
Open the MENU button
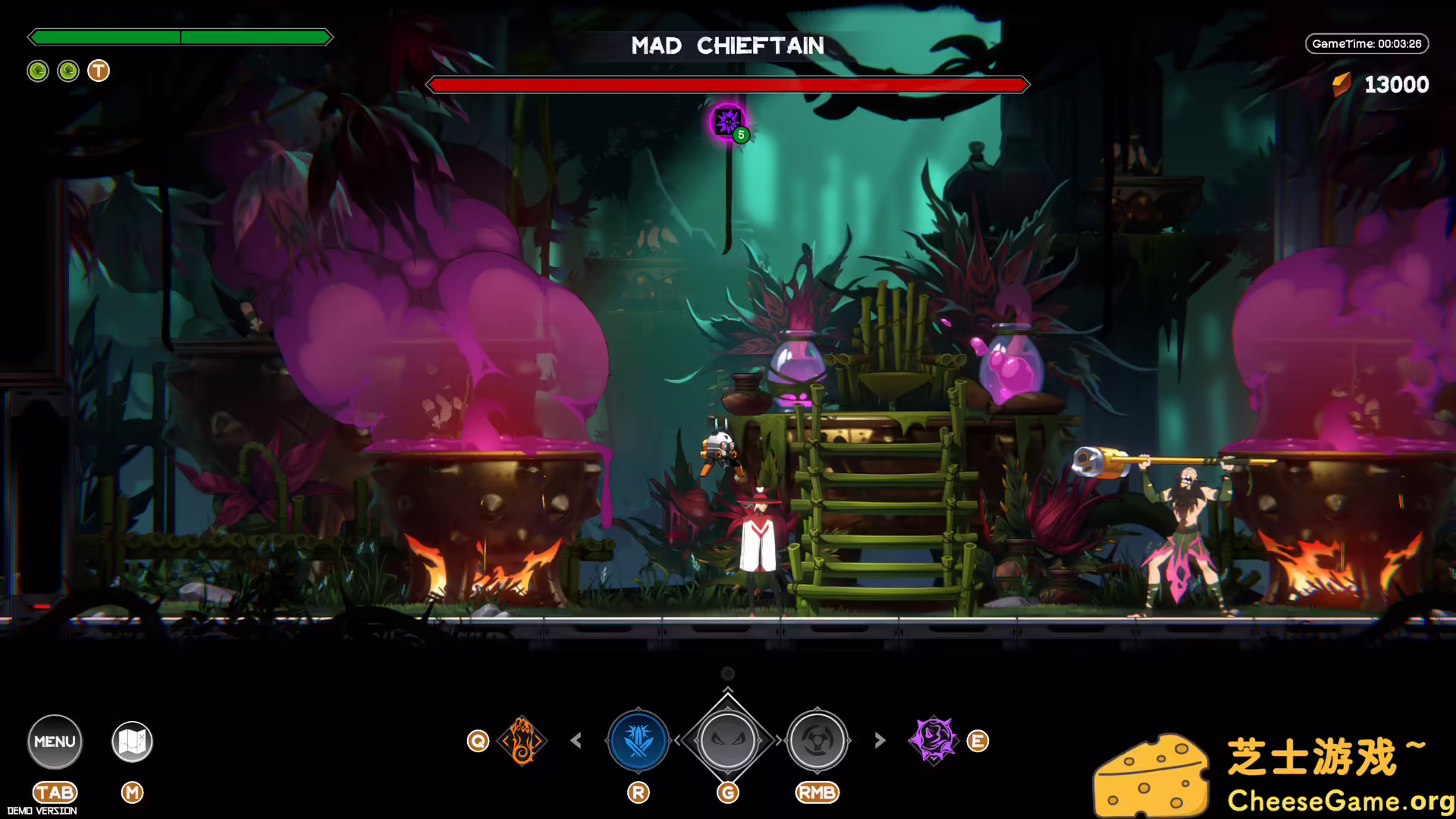[x=54, y=741]
